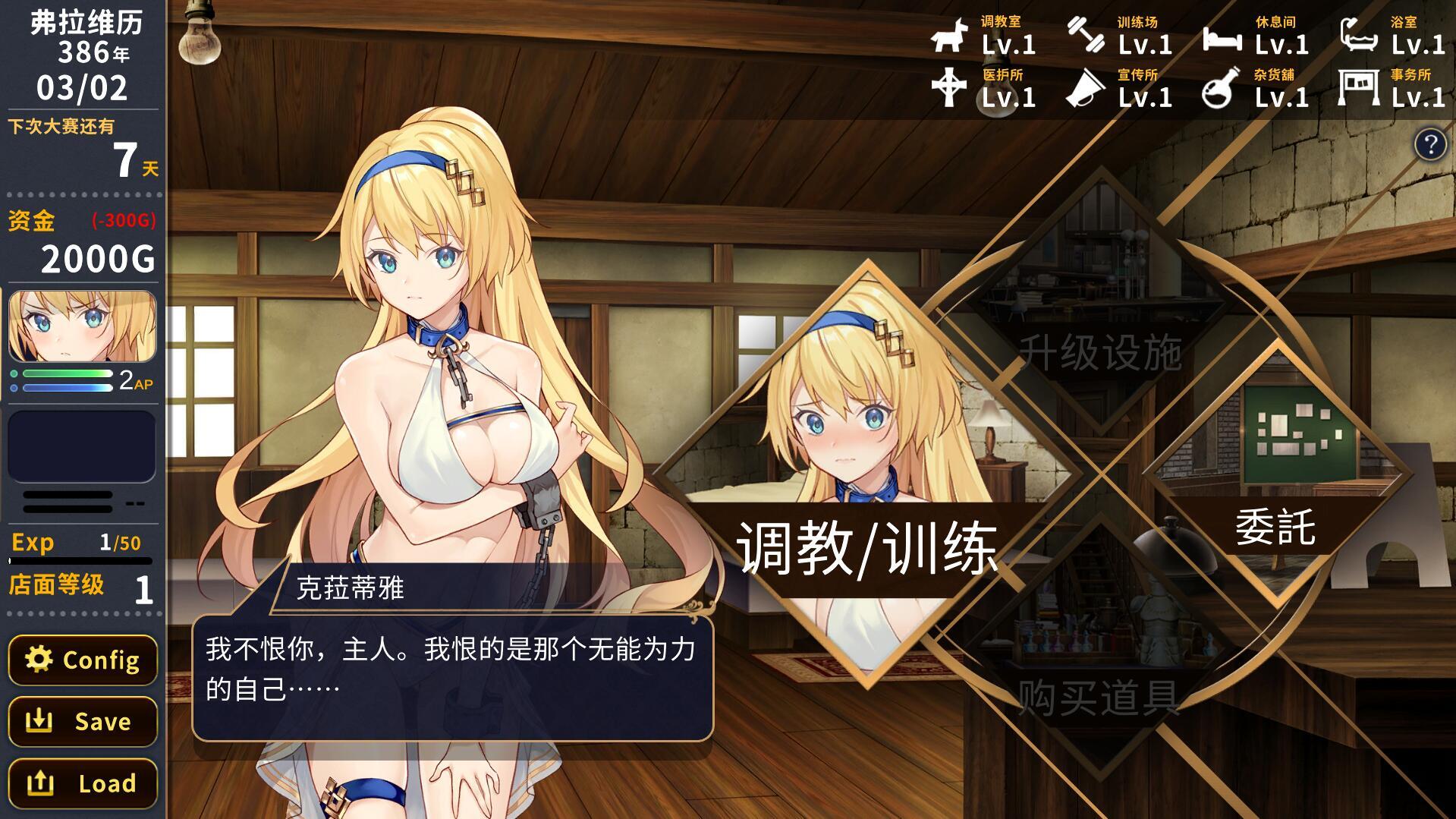Image resolution: width=1456 pixels, height=819 pixels.
Task: Select the 医护所 medical cross icon
Action: (x=948, y=89)
